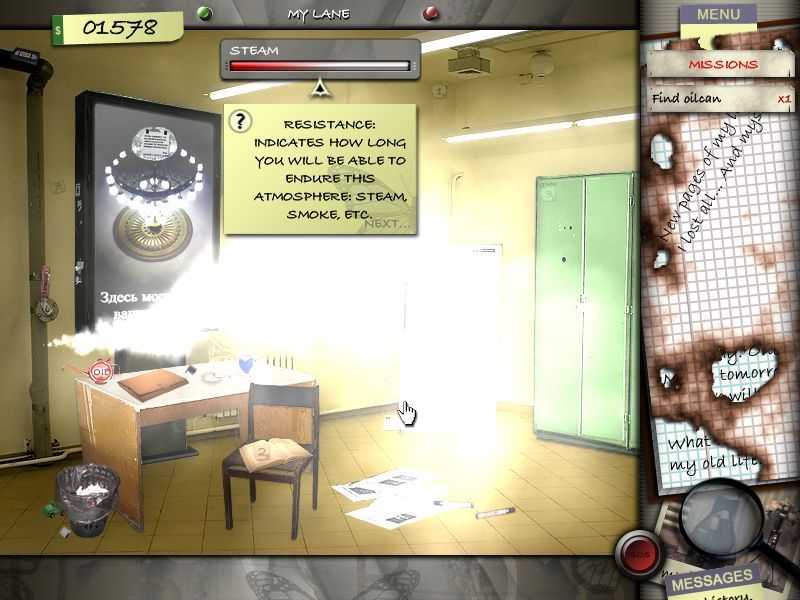Open the MENU tab

tap(718, 15)
